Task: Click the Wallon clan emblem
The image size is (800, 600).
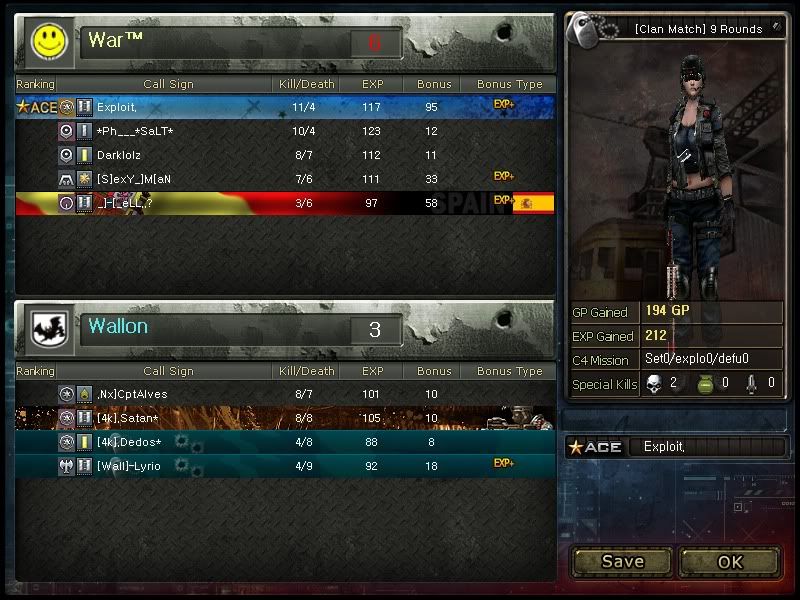Action: (x=46, y=327)
